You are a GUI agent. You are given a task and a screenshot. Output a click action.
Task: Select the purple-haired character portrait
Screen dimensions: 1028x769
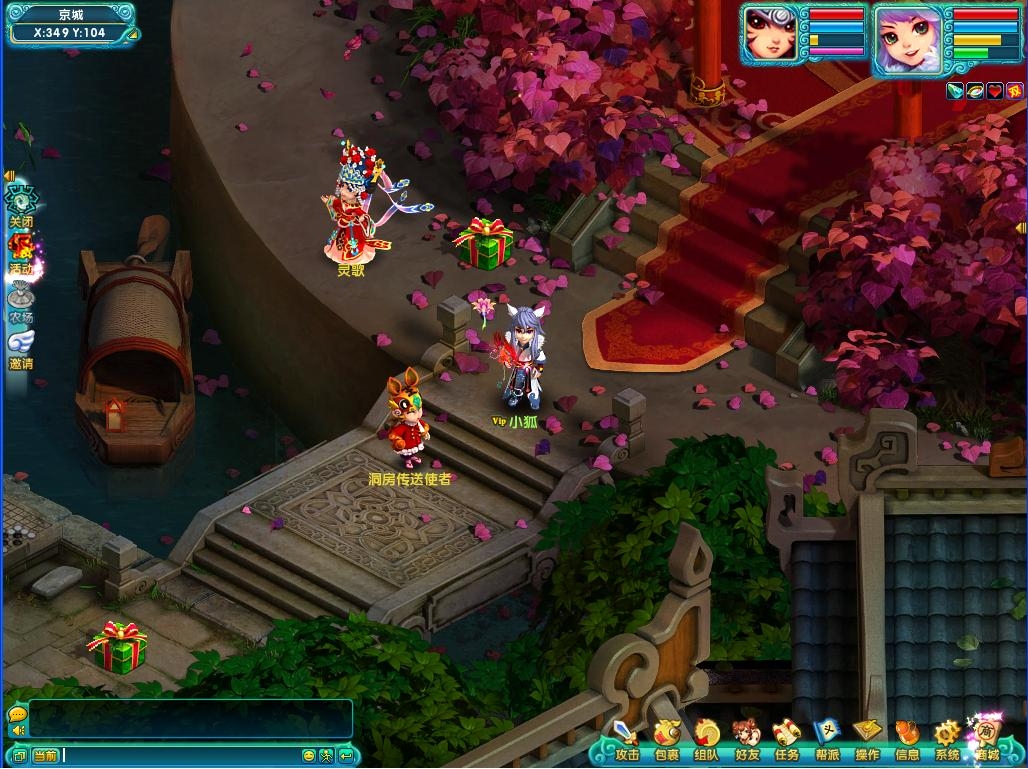(907, 40)
